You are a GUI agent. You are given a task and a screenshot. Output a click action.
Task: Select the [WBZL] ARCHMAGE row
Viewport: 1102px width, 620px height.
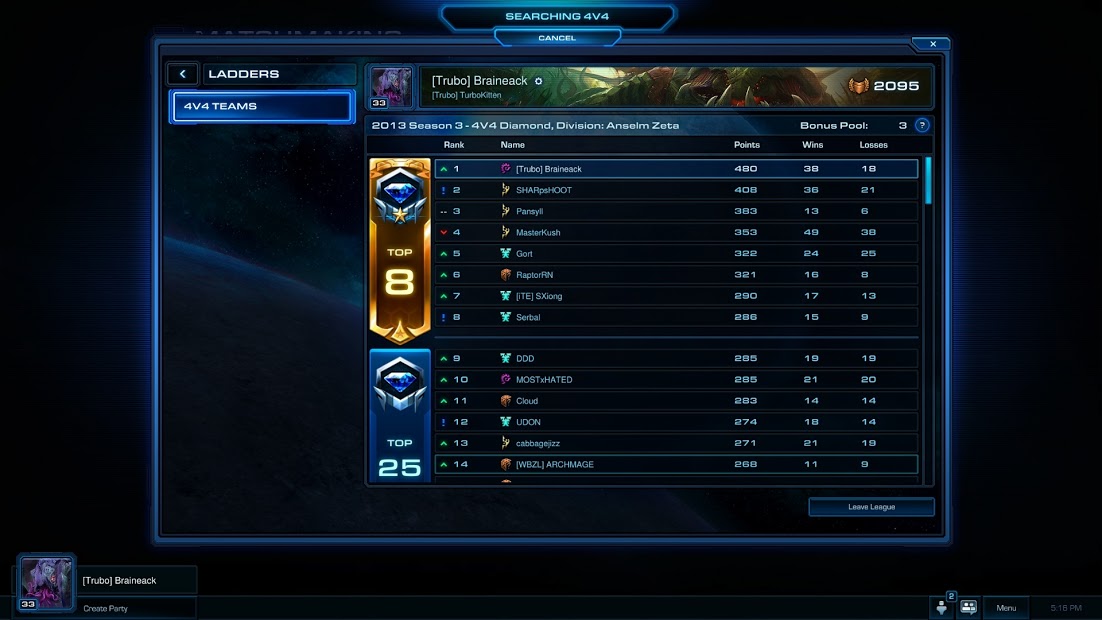[x=676, y=464]
